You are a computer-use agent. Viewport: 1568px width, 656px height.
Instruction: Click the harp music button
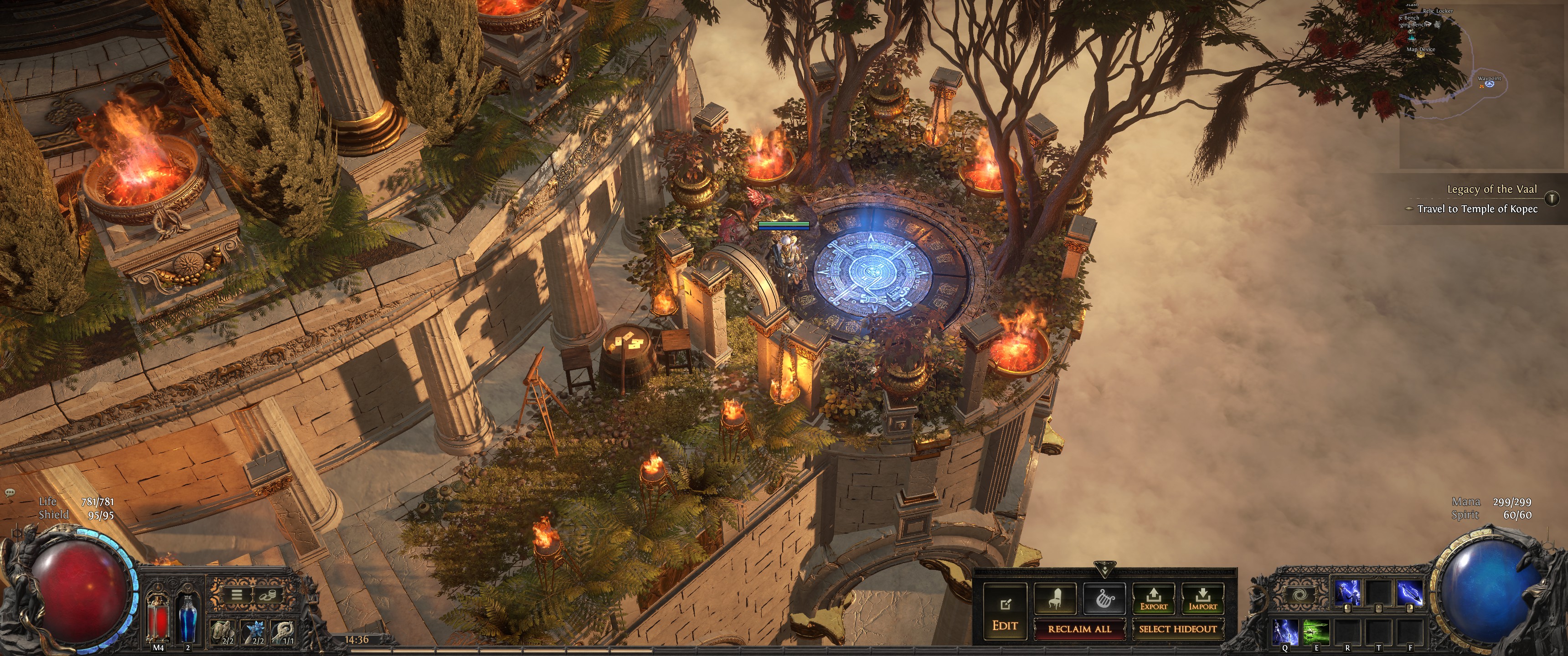pyautogui.click(x=1104, y=599)
